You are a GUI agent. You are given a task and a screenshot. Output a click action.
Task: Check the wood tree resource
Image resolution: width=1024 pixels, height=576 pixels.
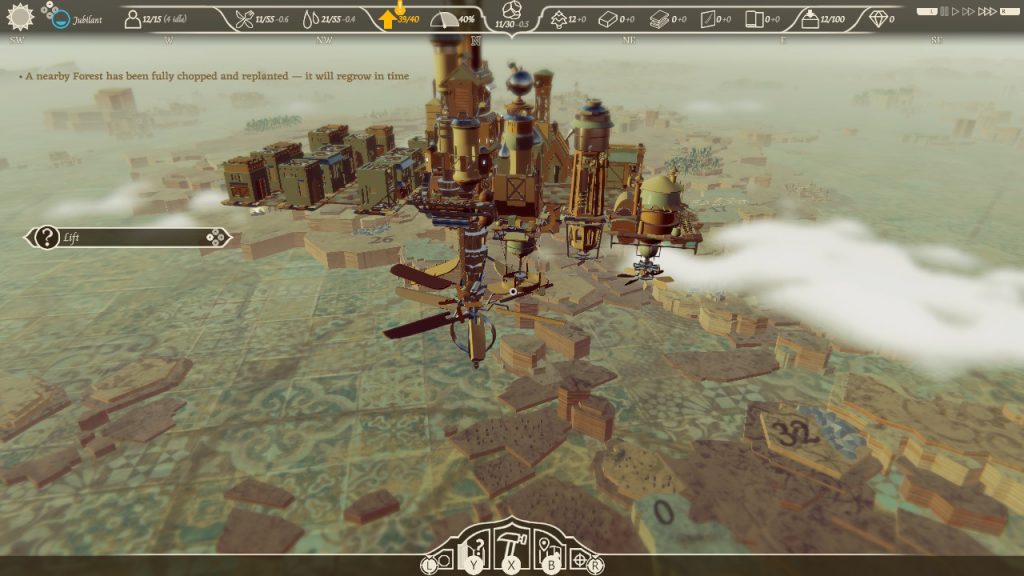tap(558, 19)
